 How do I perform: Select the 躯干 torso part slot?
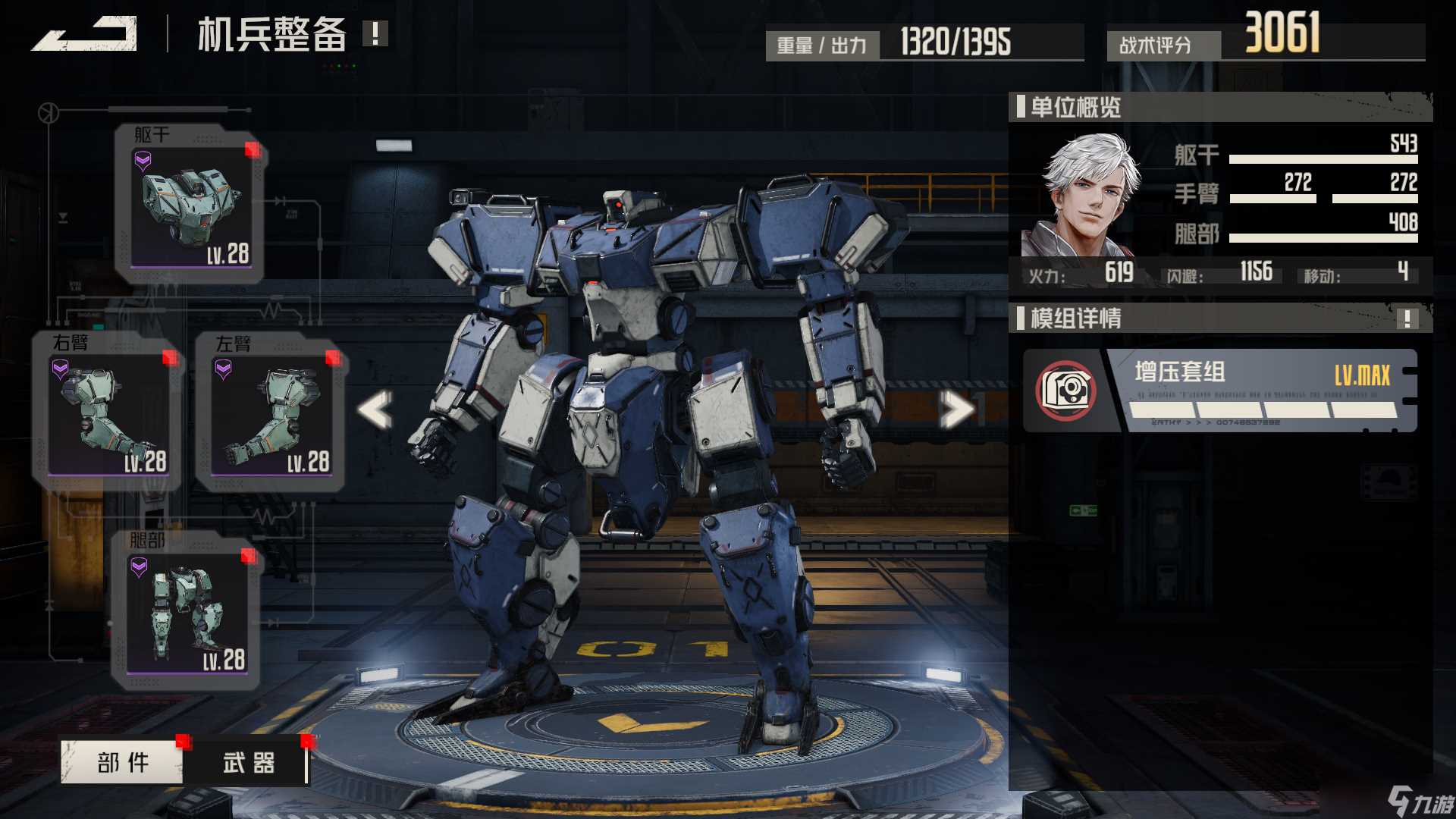(x=190, y=205)
